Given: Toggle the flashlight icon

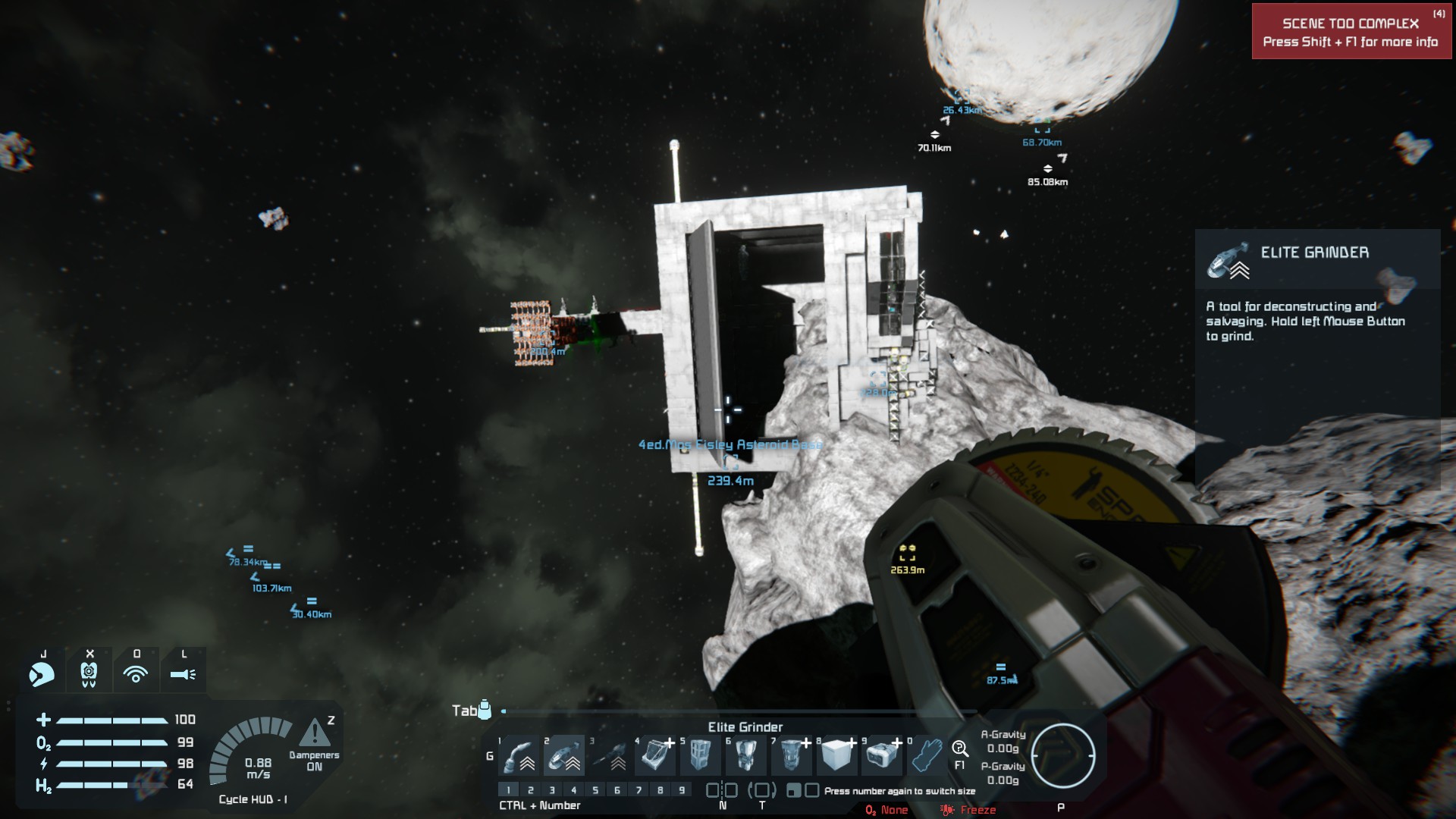Looking at the screenshot, I should pos(184,673).
